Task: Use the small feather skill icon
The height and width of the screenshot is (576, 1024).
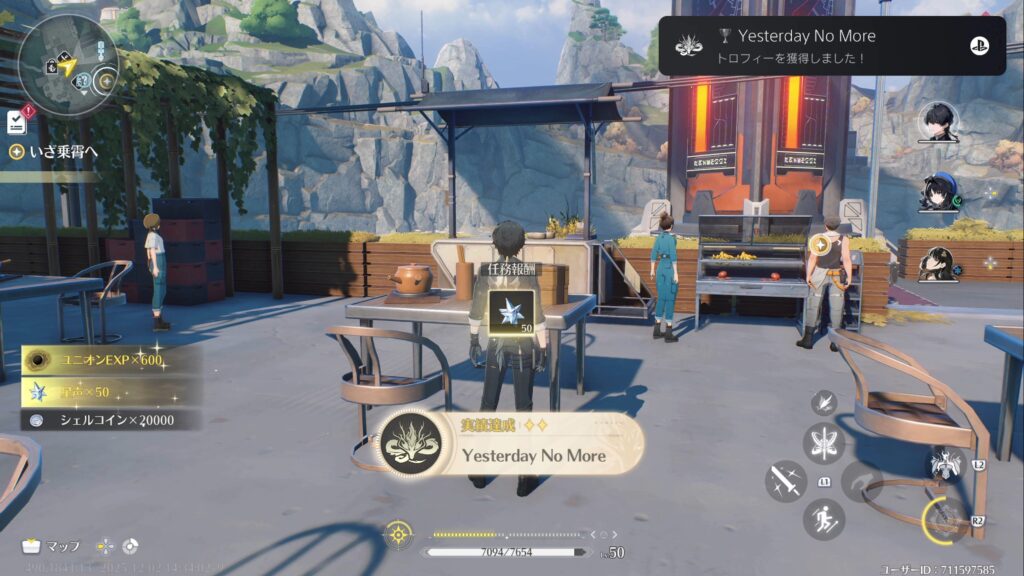Action: pyautogui.click(x=824, y=402)
